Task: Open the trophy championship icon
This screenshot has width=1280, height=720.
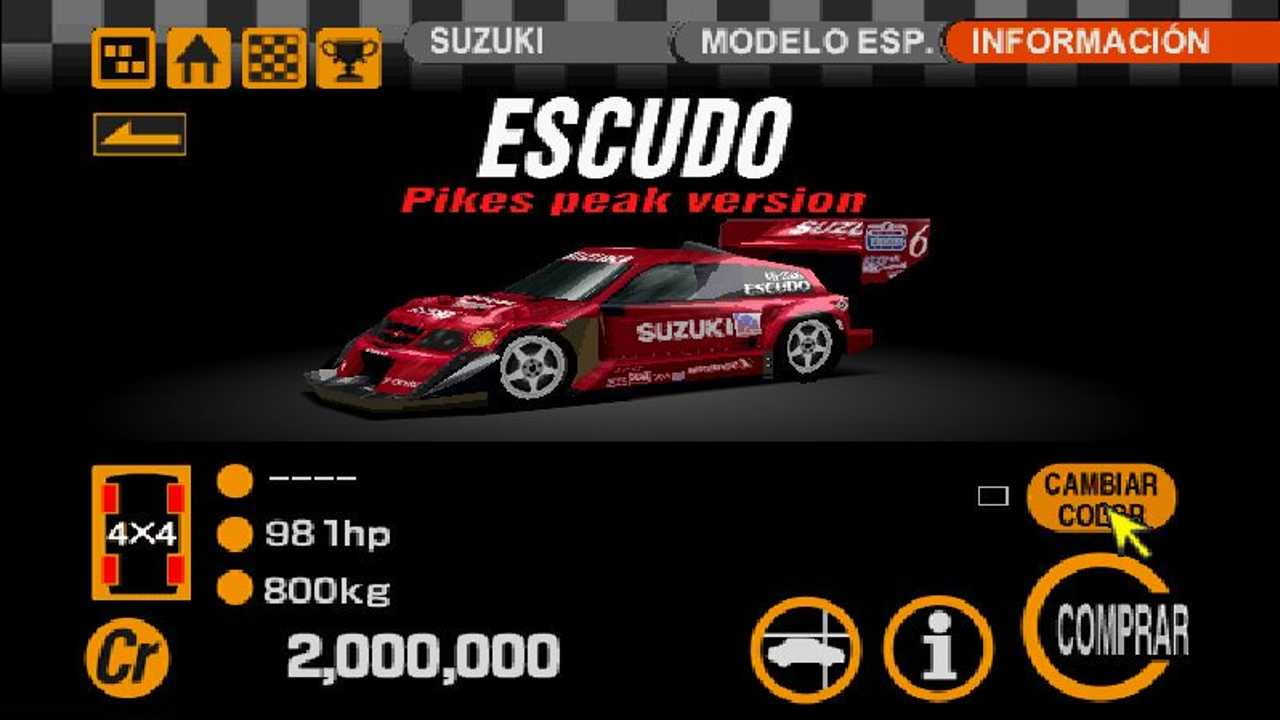Action: coord(348,57)
